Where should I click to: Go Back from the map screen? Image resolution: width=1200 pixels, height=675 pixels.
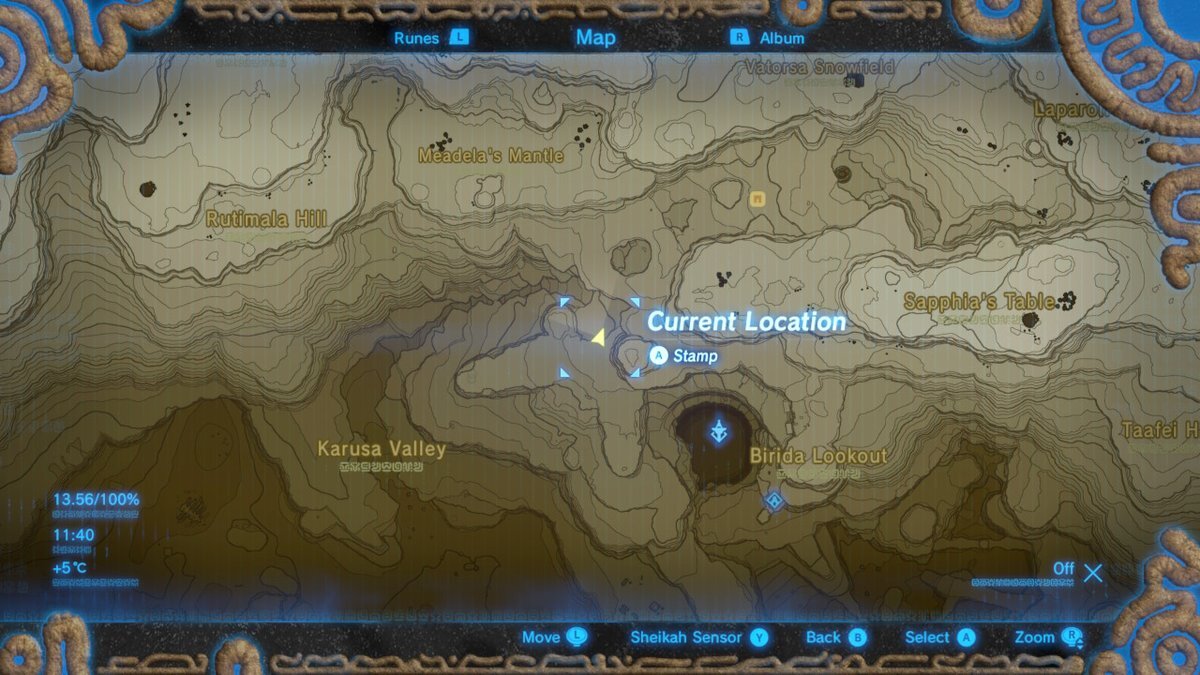pos(836,637)
